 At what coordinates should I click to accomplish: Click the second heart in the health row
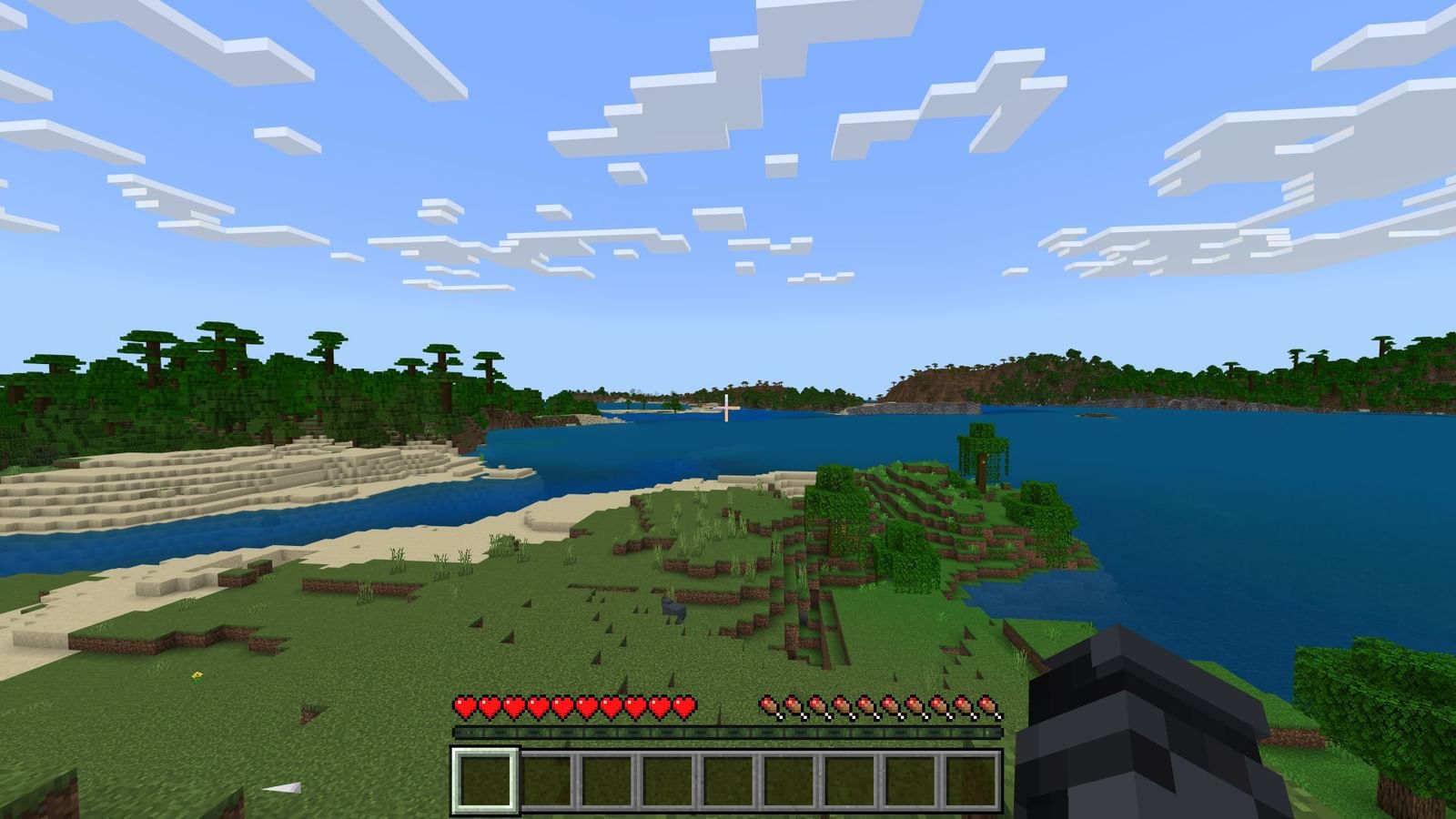(489, 707)
